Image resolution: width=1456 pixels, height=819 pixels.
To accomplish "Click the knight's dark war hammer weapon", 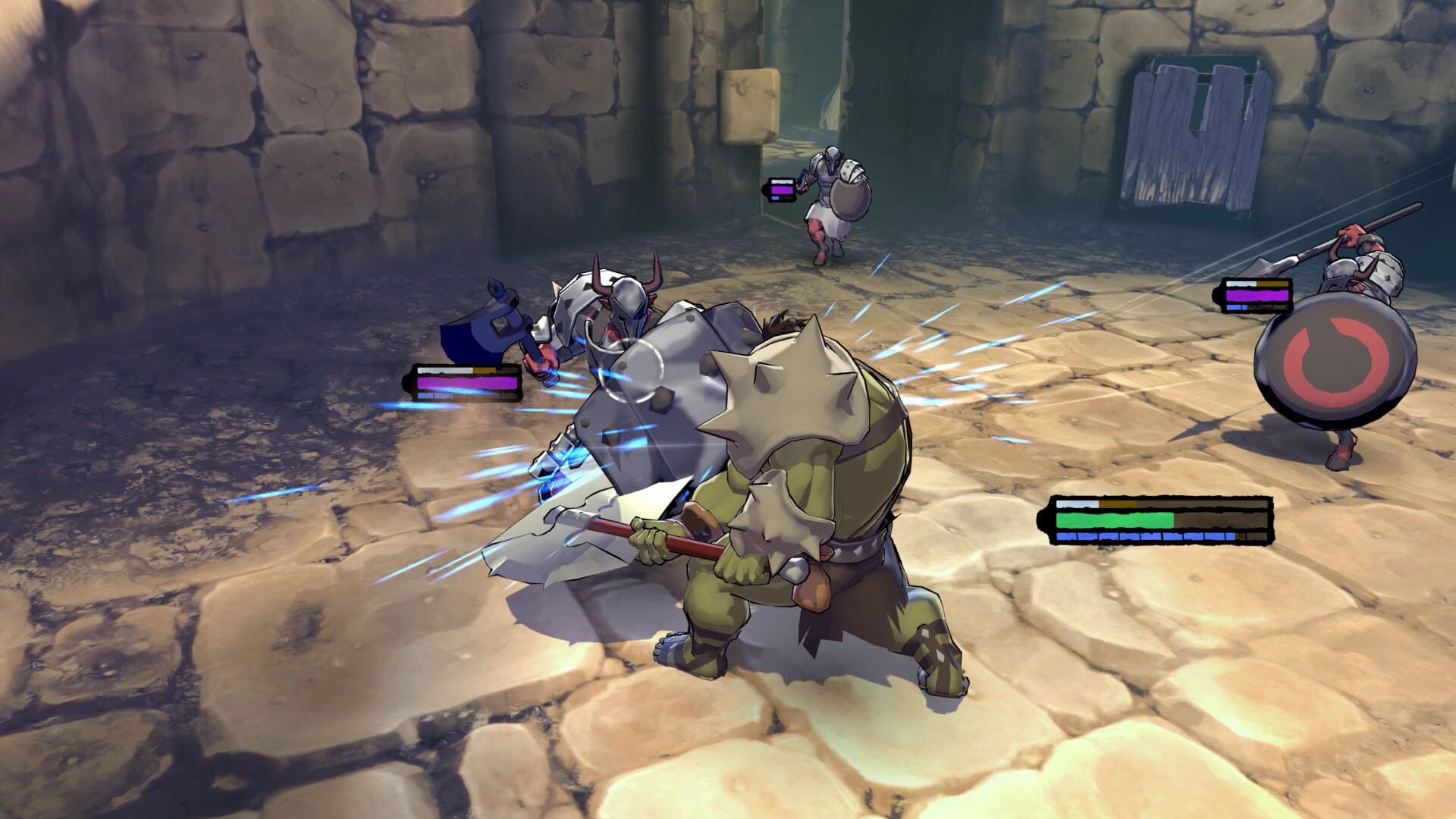I will click(x=485, y=334).
